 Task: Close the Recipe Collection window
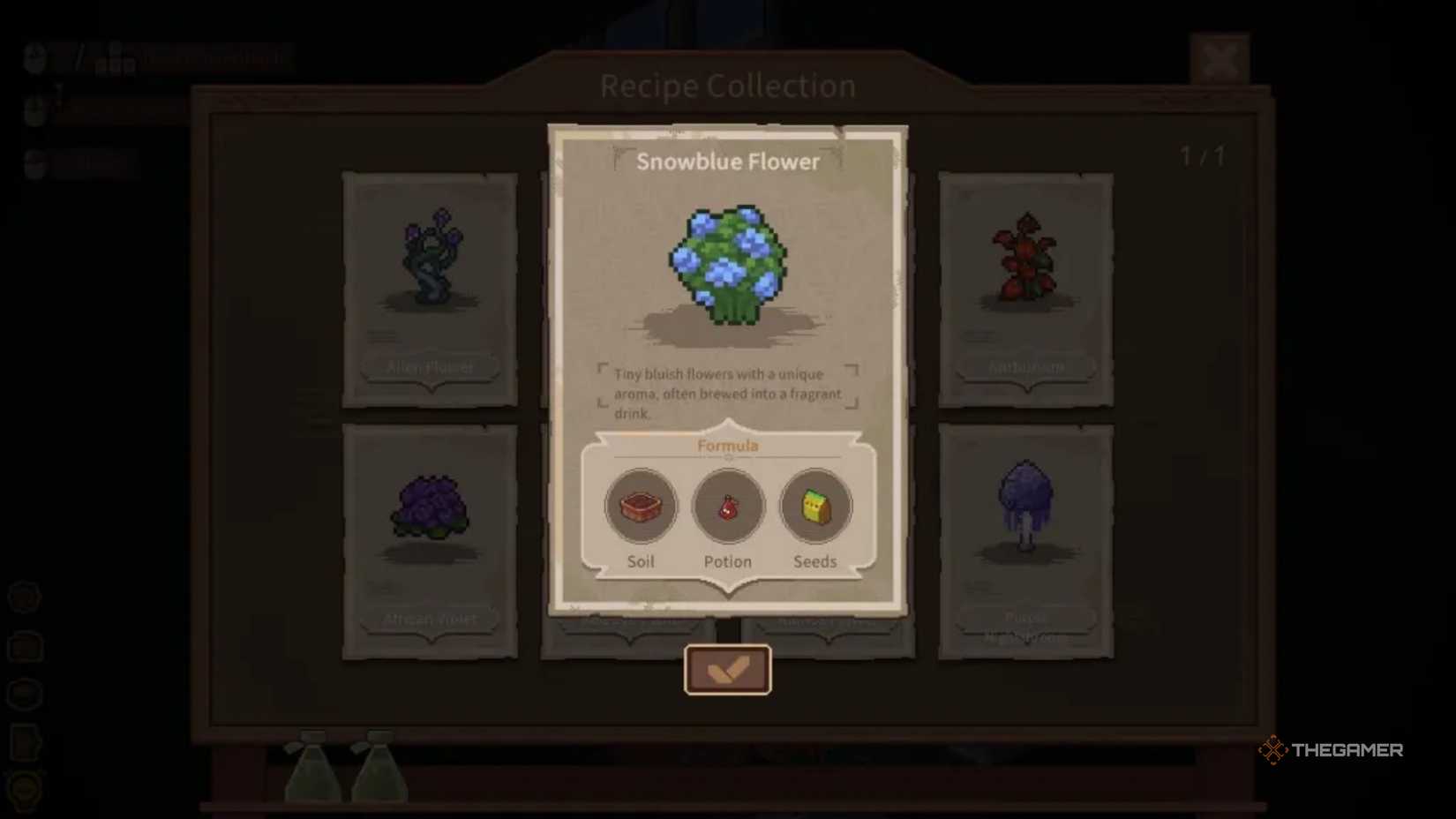(x=1221, y=60)
